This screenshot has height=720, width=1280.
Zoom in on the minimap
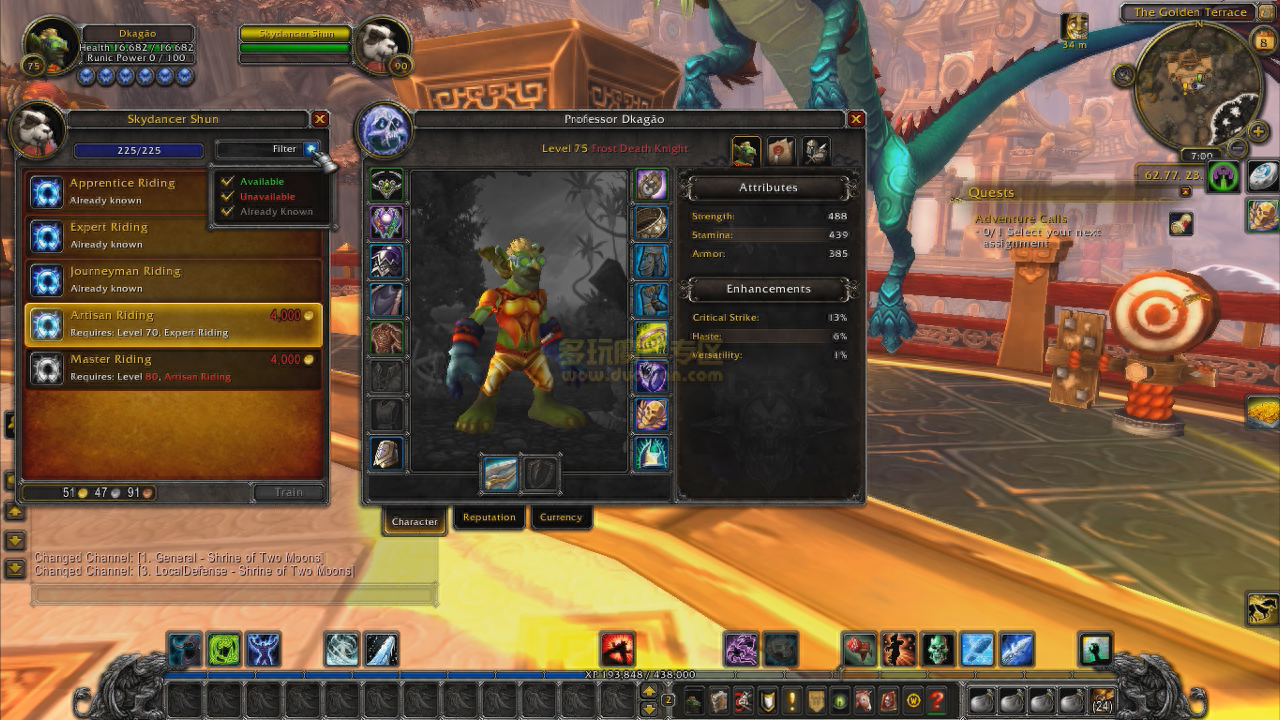tap(1259, 133)
